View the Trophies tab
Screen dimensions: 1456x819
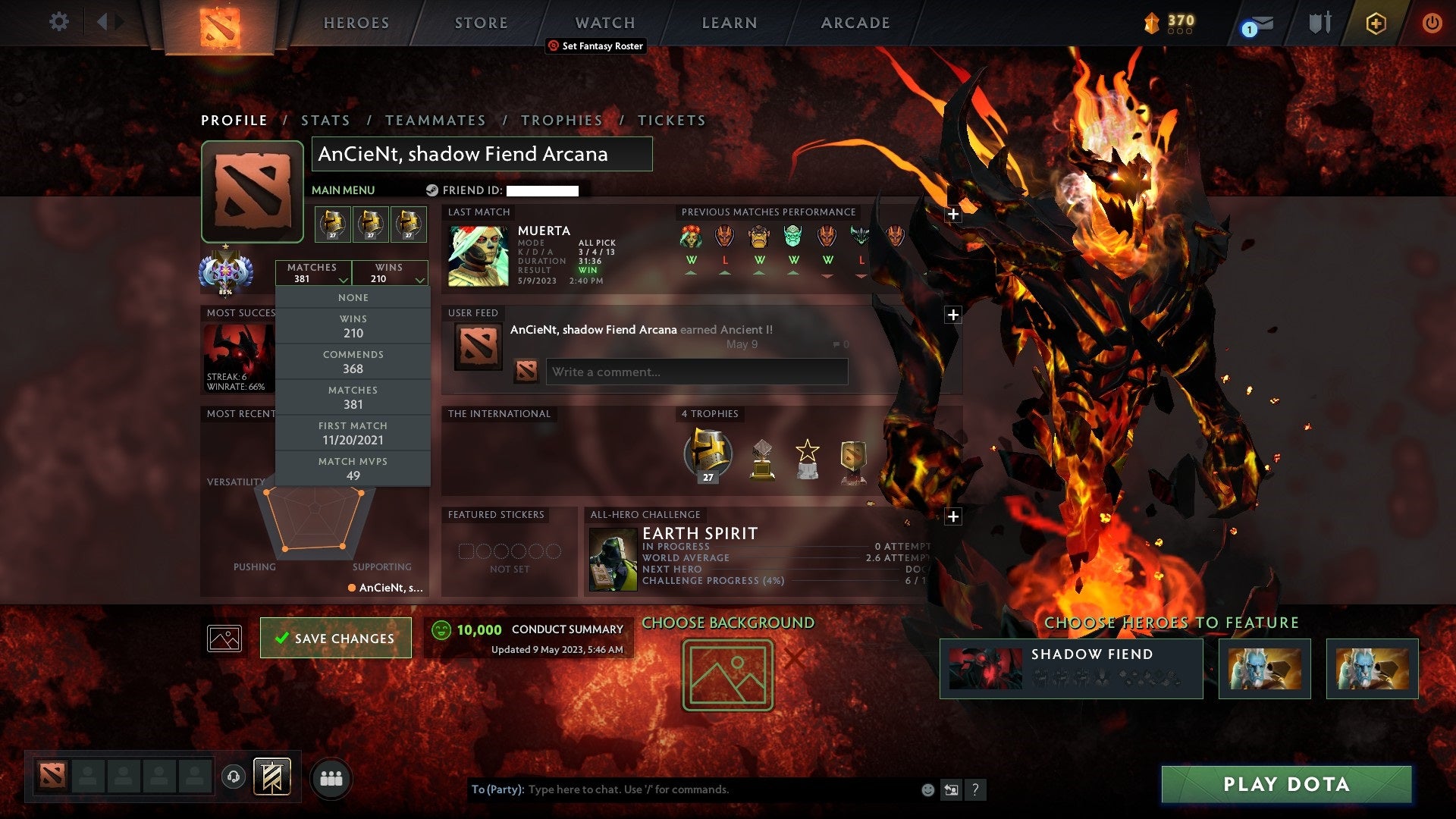pos(561,121)
